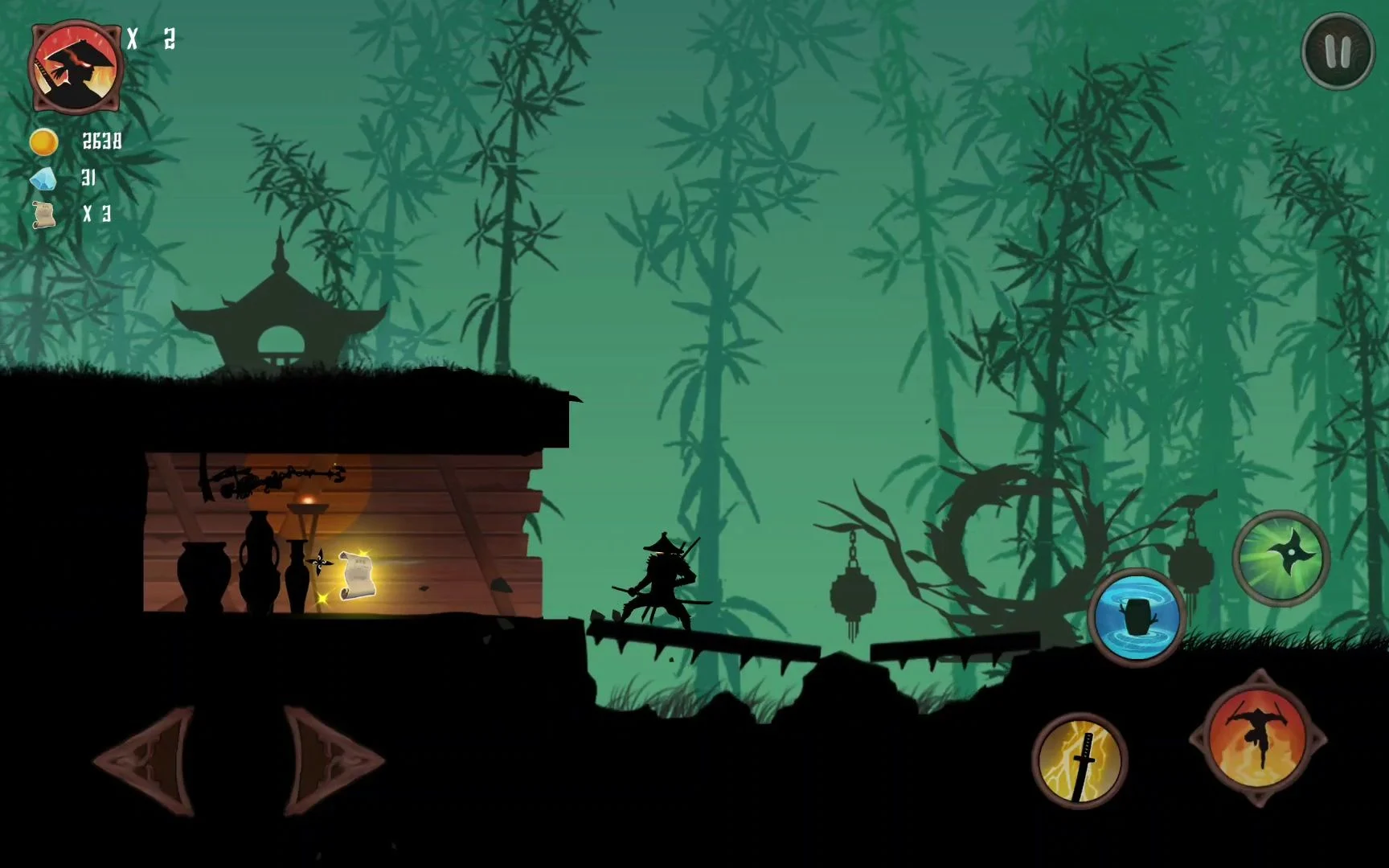Tap the left movement arrow
The height and width of the screenshot is (868, 1389).
click(x=147, y=760)
